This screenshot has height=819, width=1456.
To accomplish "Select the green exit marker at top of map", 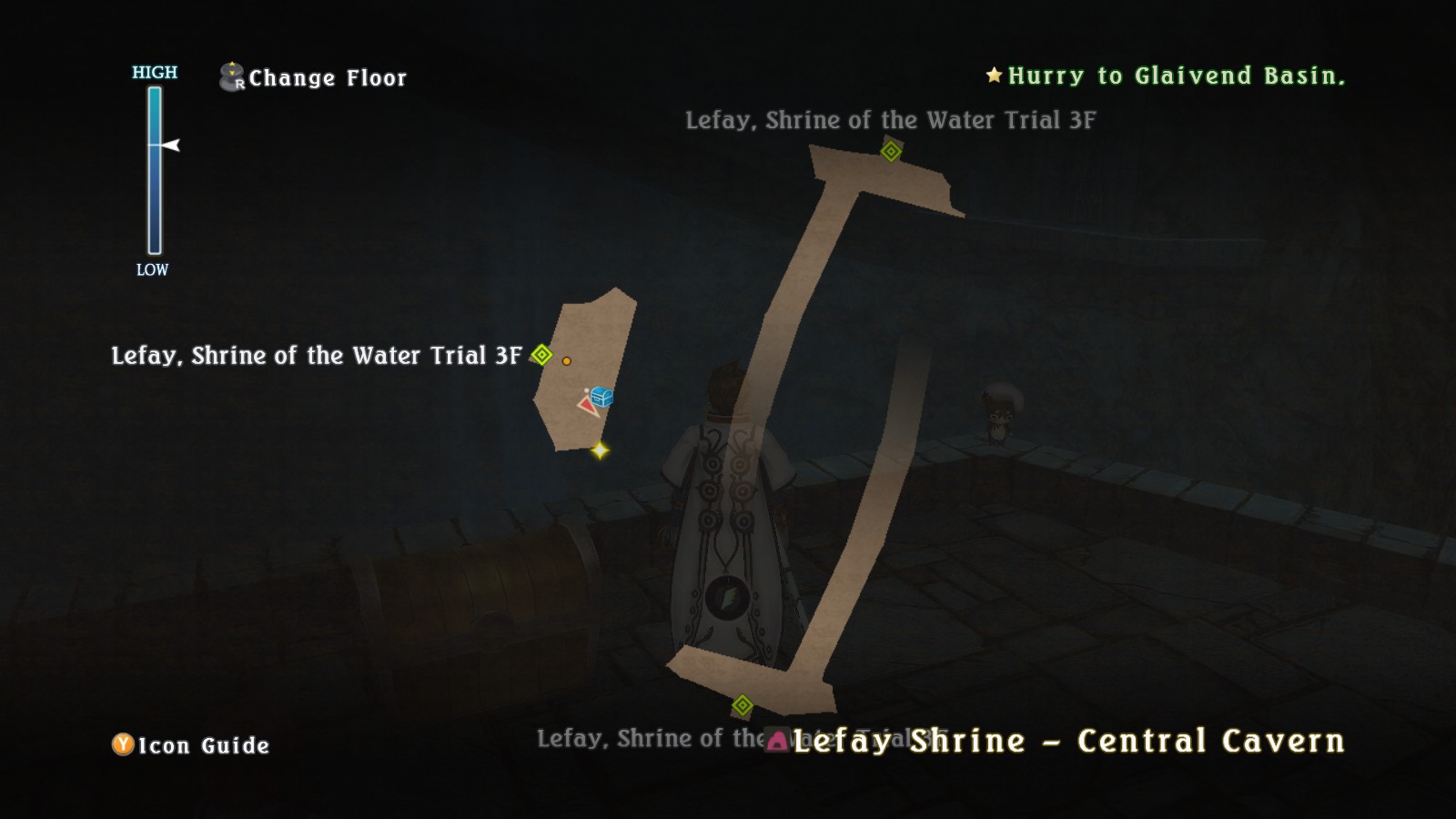I will click(890, 151).
